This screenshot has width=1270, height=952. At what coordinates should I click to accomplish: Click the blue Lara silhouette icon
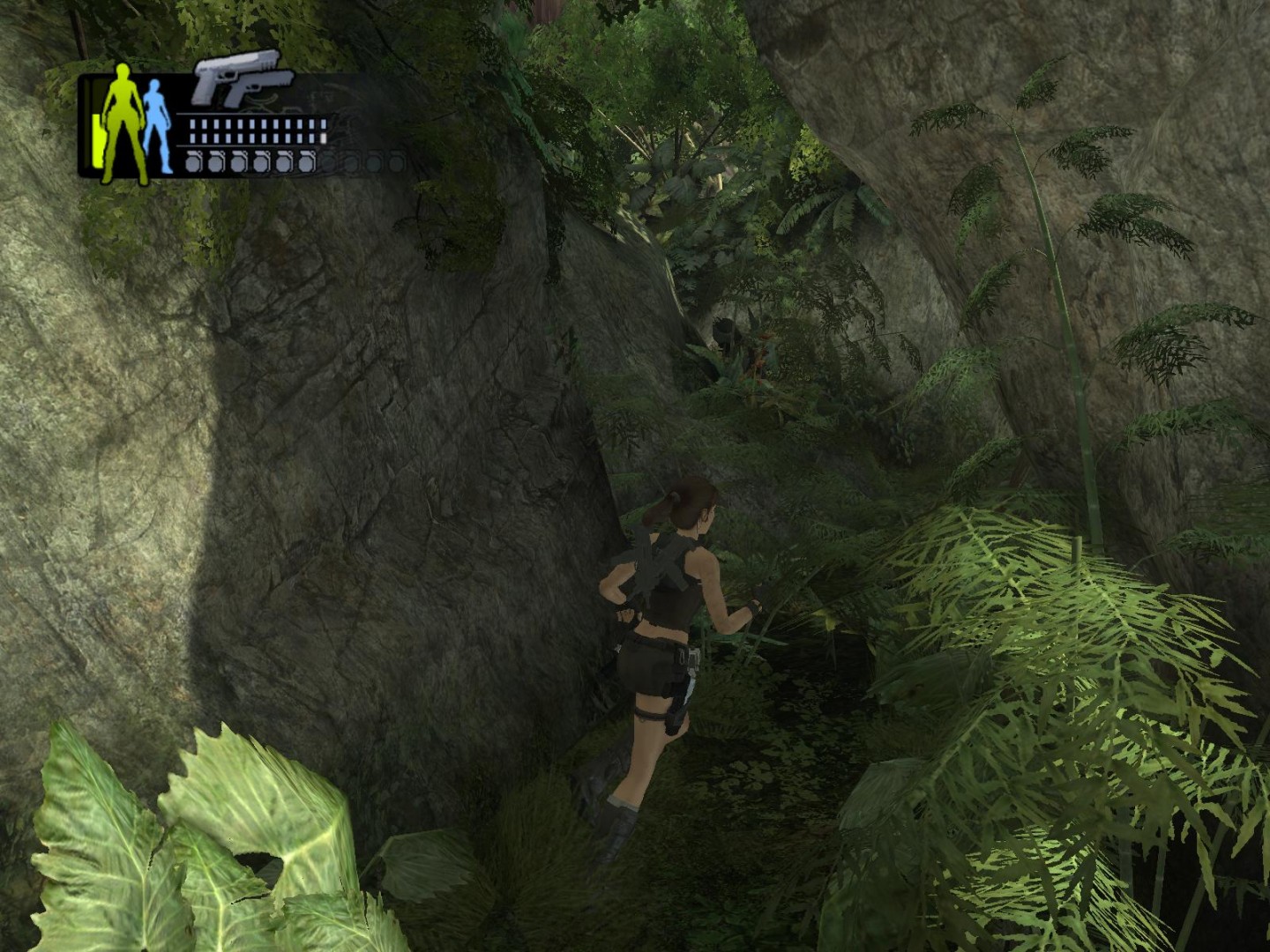click(x=156, y=125)
